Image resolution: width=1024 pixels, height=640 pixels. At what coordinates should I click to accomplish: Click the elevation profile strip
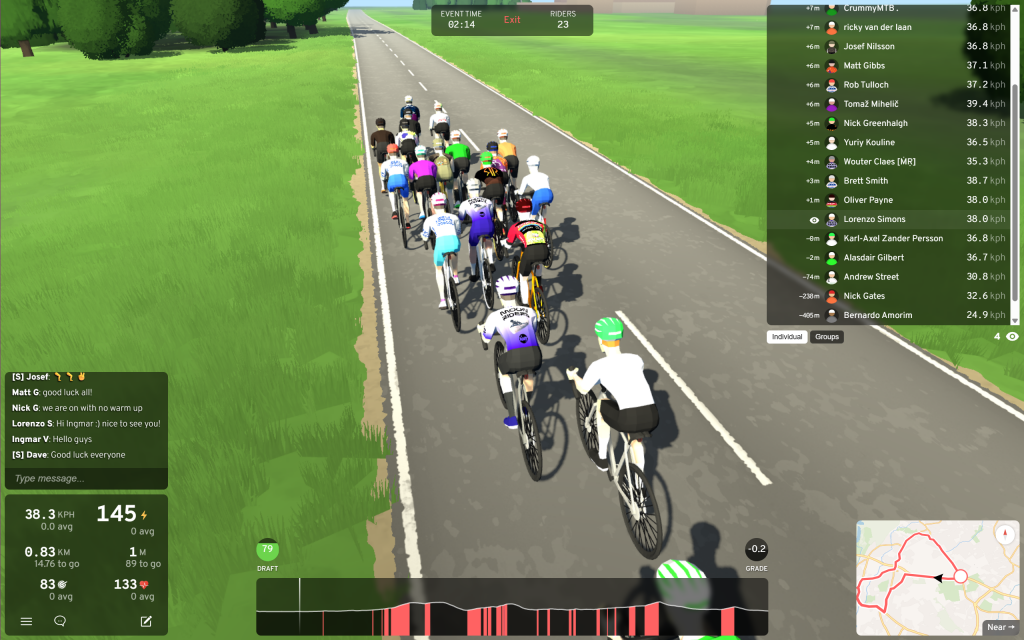pyautogui.click(x=512, y=607)
